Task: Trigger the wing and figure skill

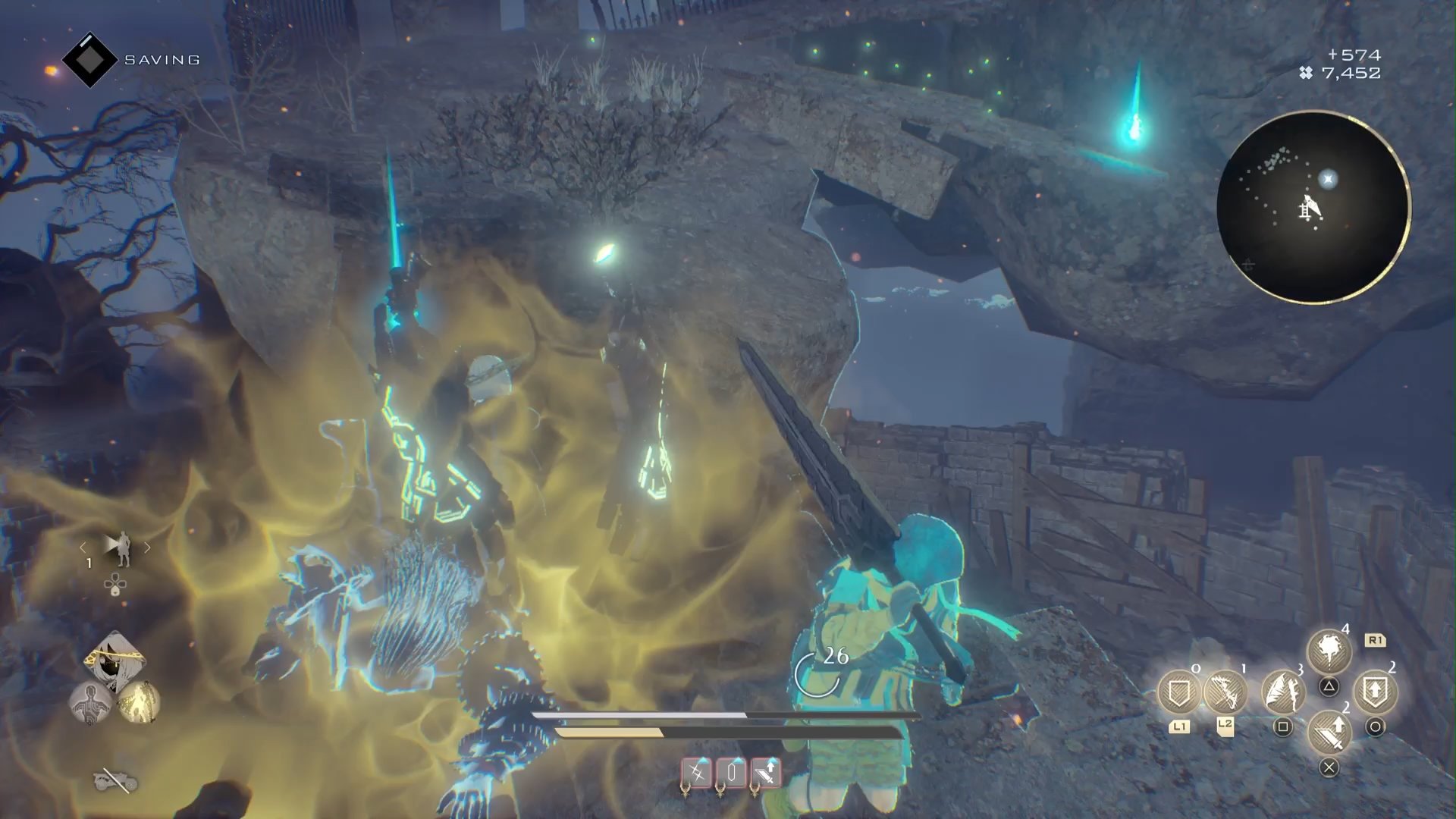Action: pos(1282,690)
